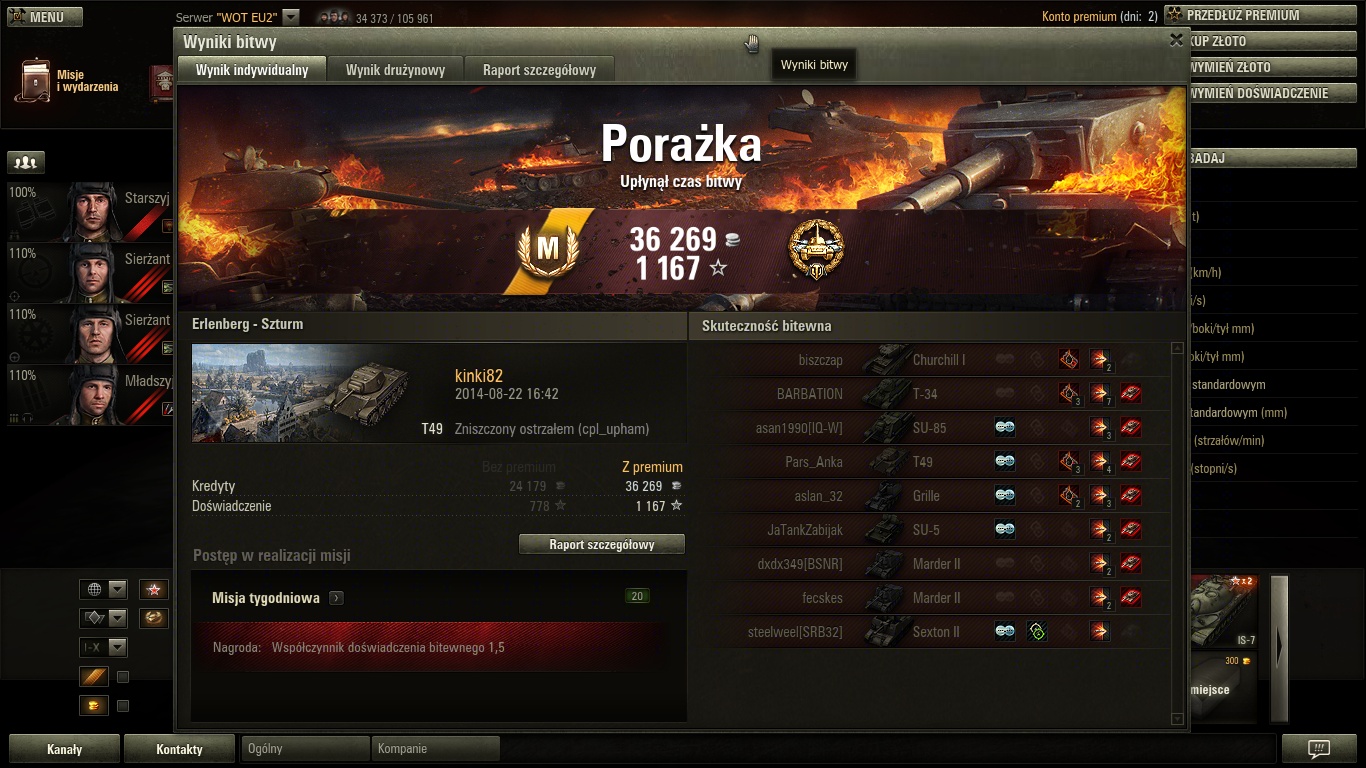Image resolution: width=1366 pixels, height=768 pixels.
Task: Switch to the Wynik drużynowy tab
Action: [395, 70]
